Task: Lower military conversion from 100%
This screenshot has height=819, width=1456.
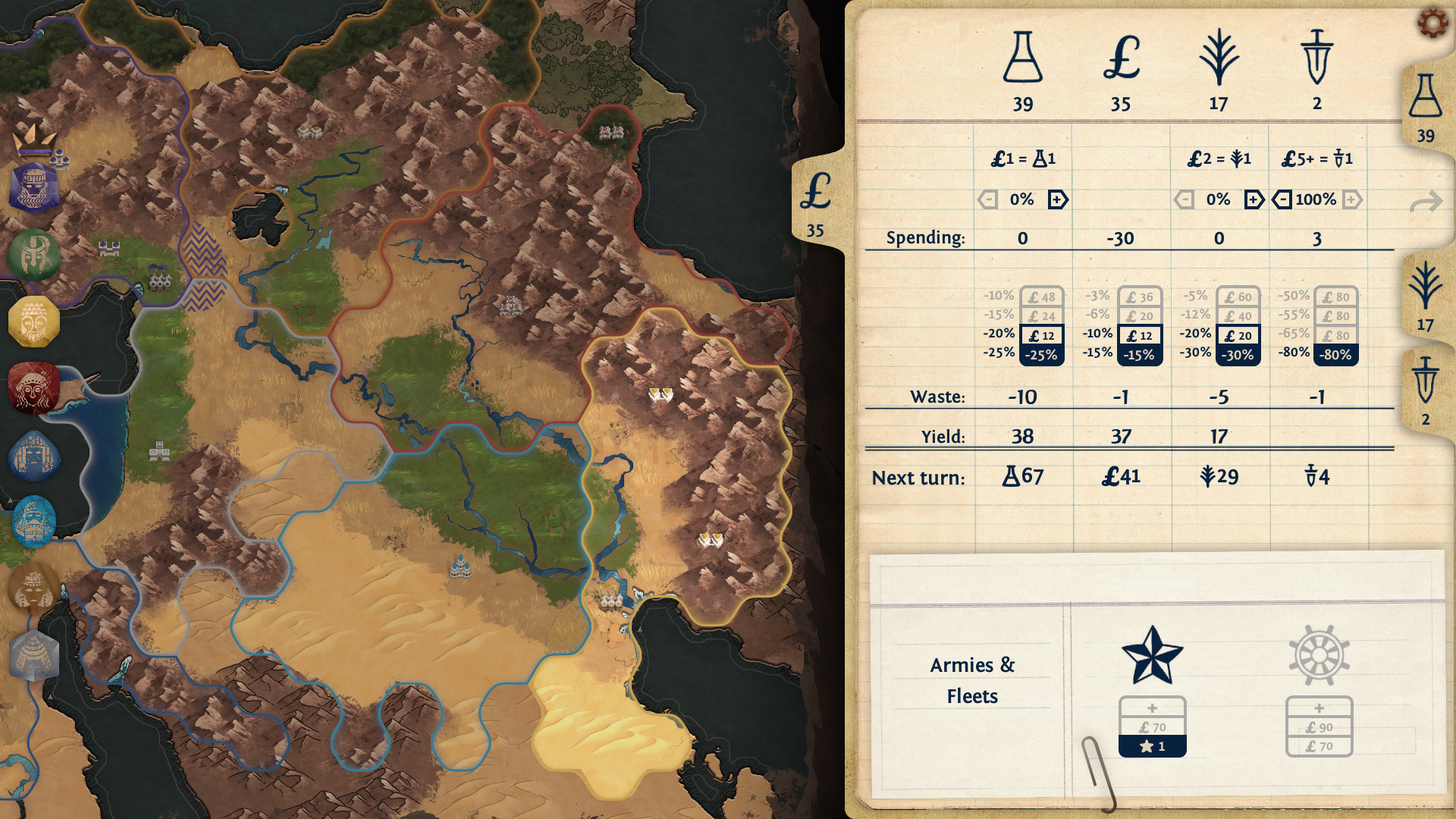Action: 1280,199
